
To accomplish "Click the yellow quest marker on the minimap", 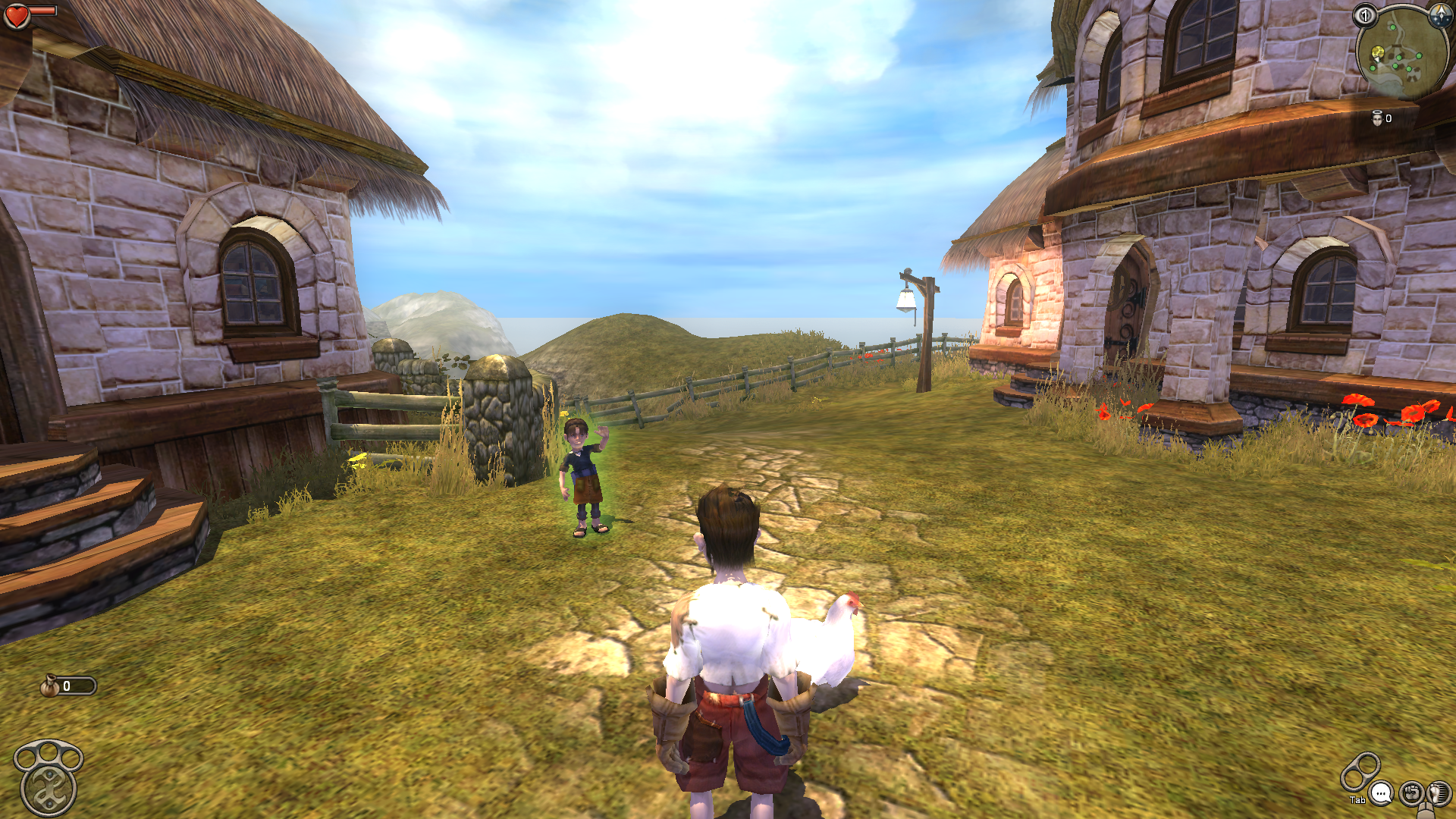I will point(1378,52).
